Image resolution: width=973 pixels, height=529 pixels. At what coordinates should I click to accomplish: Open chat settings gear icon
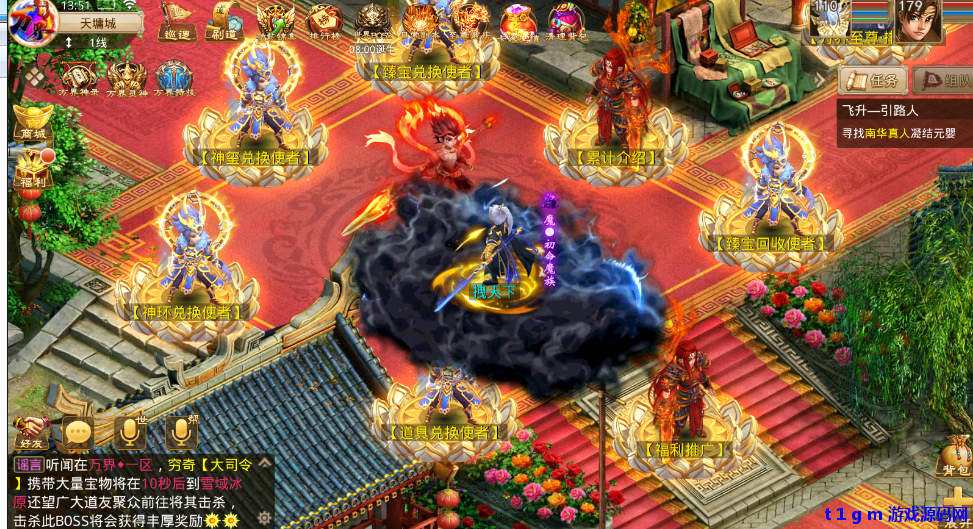point(264,517)
